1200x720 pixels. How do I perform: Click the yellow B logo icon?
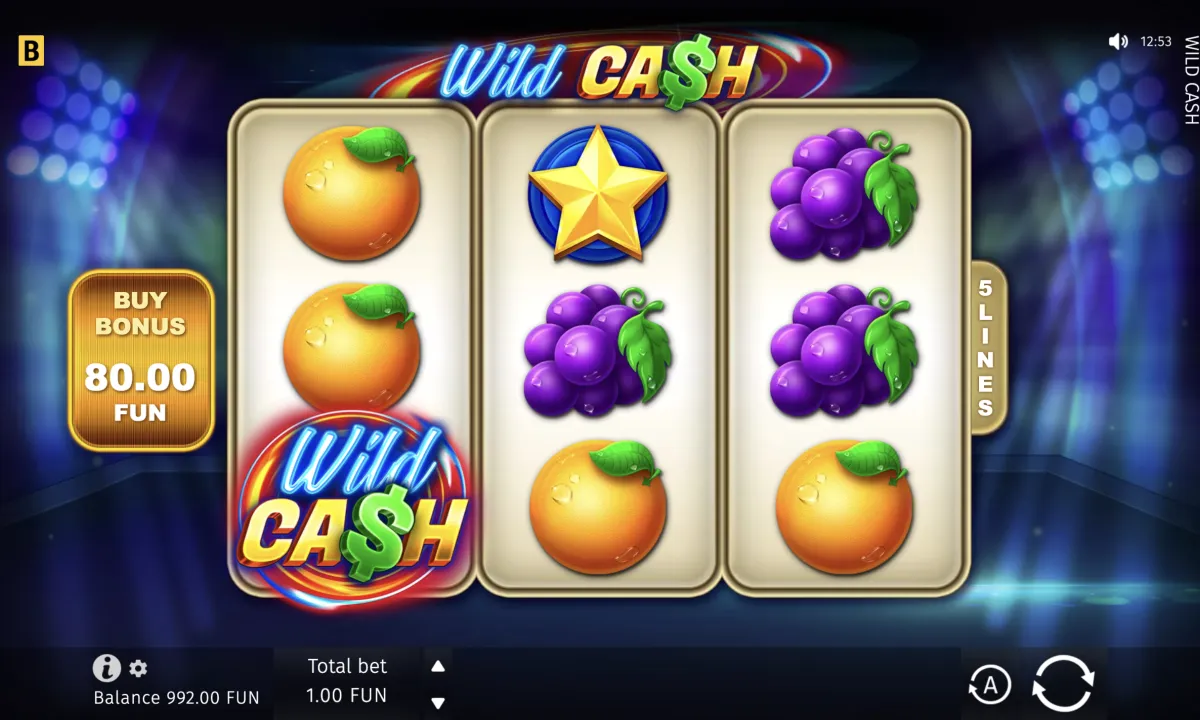tap(31, 52)
